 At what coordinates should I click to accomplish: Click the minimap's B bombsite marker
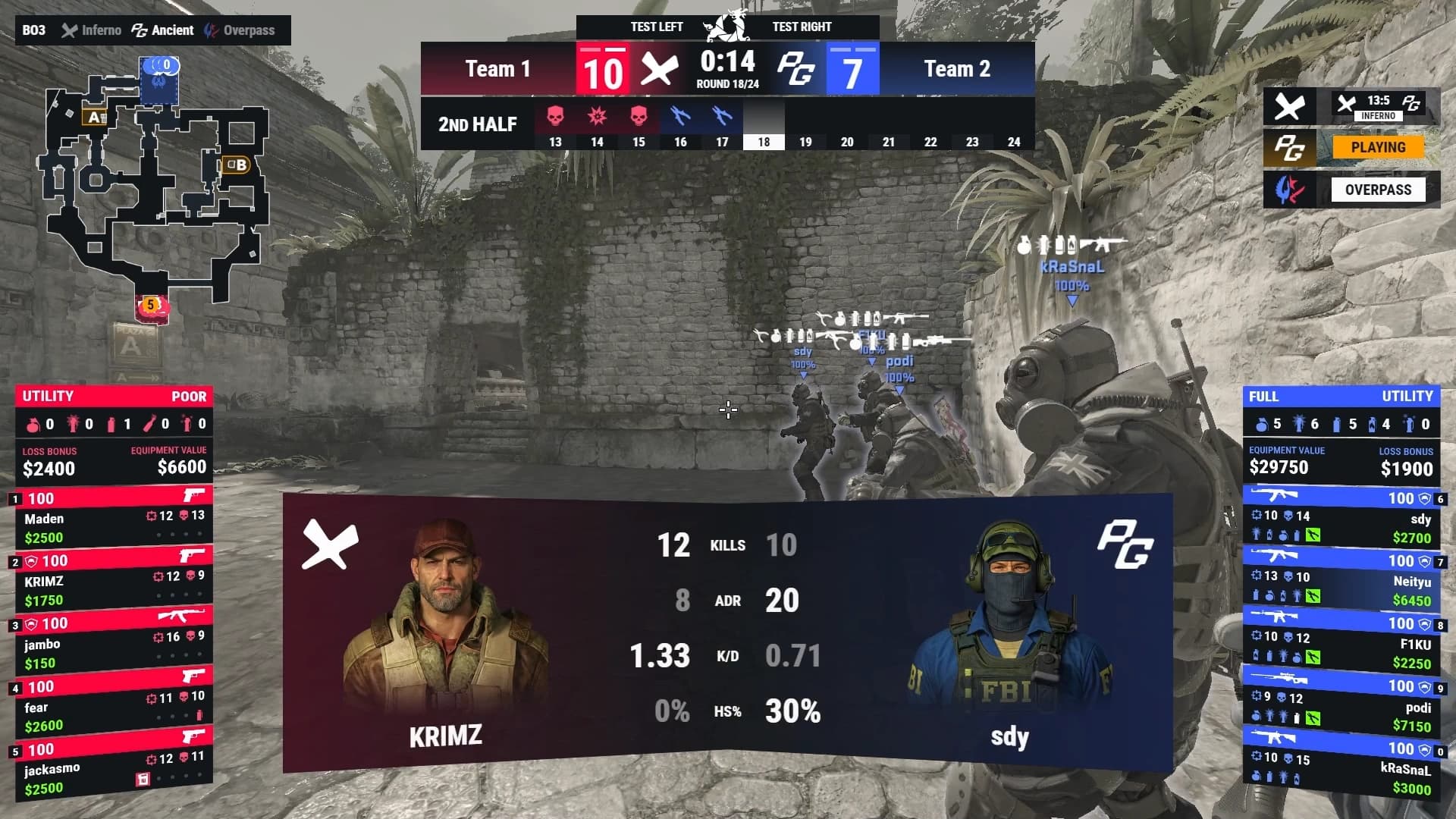point(235,165)
